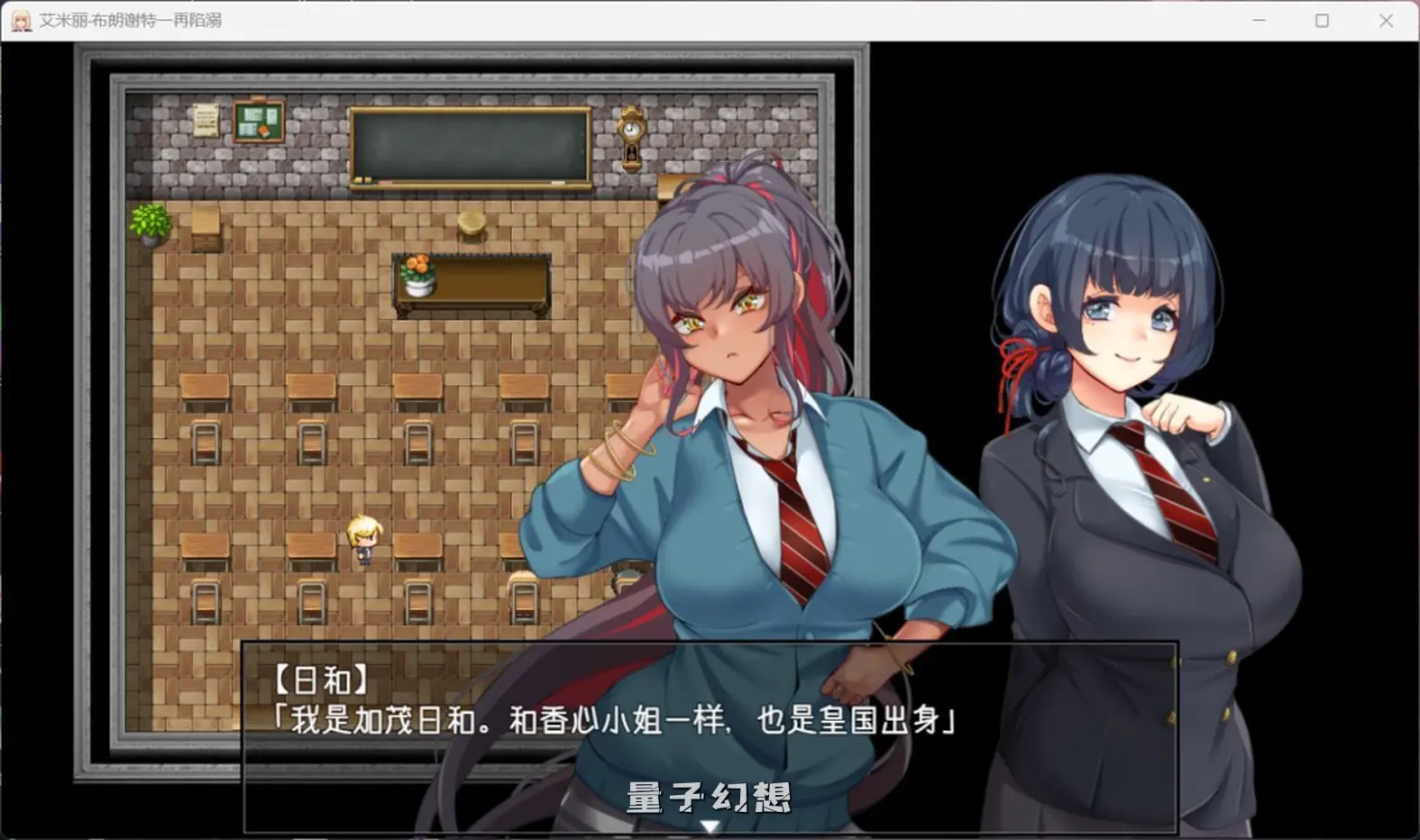Click the 量子幻想 watermark text
1420x840 pixels.
(709, 797)
